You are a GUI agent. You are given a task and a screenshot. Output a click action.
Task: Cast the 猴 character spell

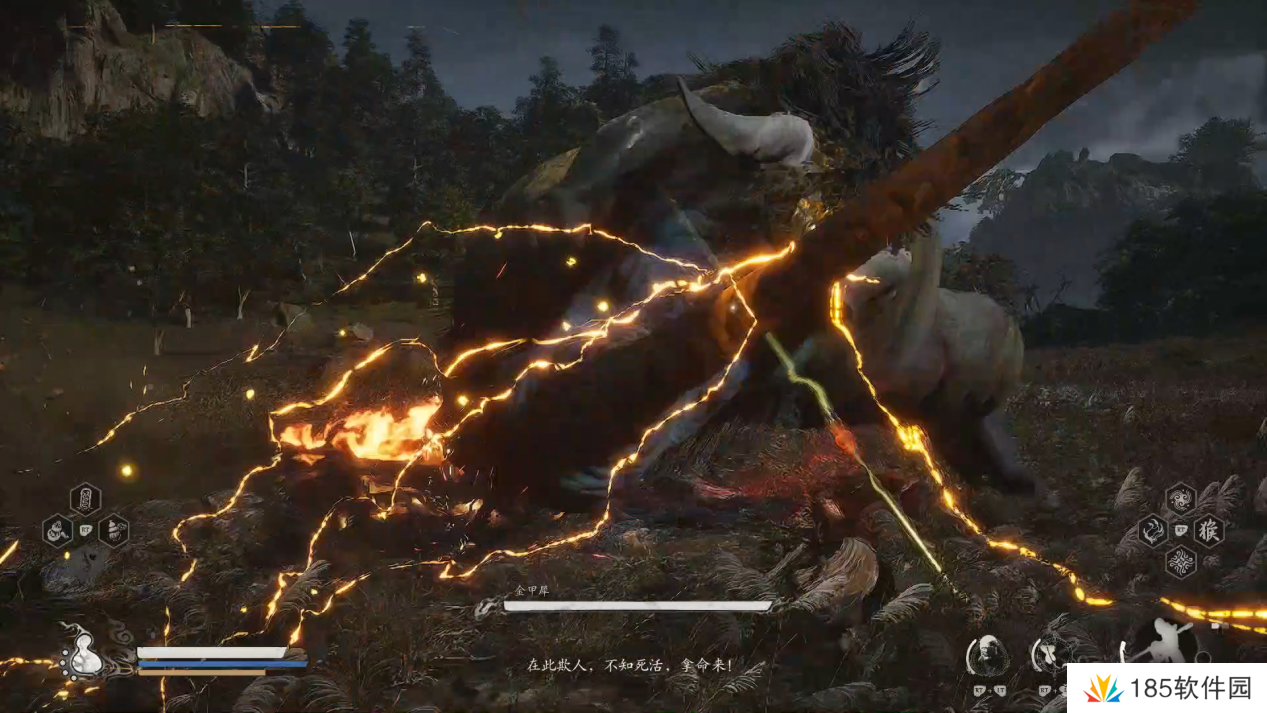click(1208, 530)
